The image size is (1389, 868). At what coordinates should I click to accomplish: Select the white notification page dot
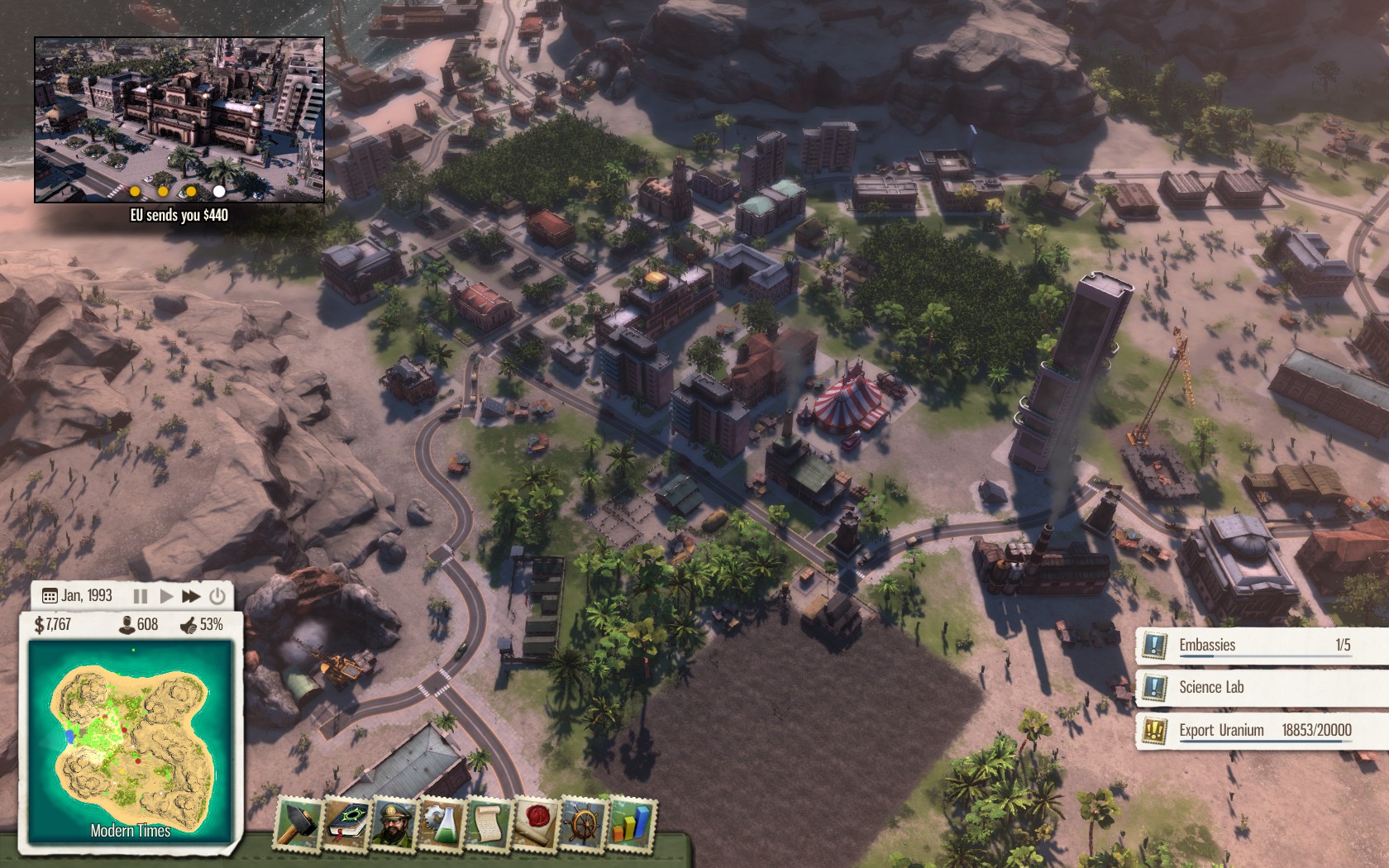coord(219,191)
